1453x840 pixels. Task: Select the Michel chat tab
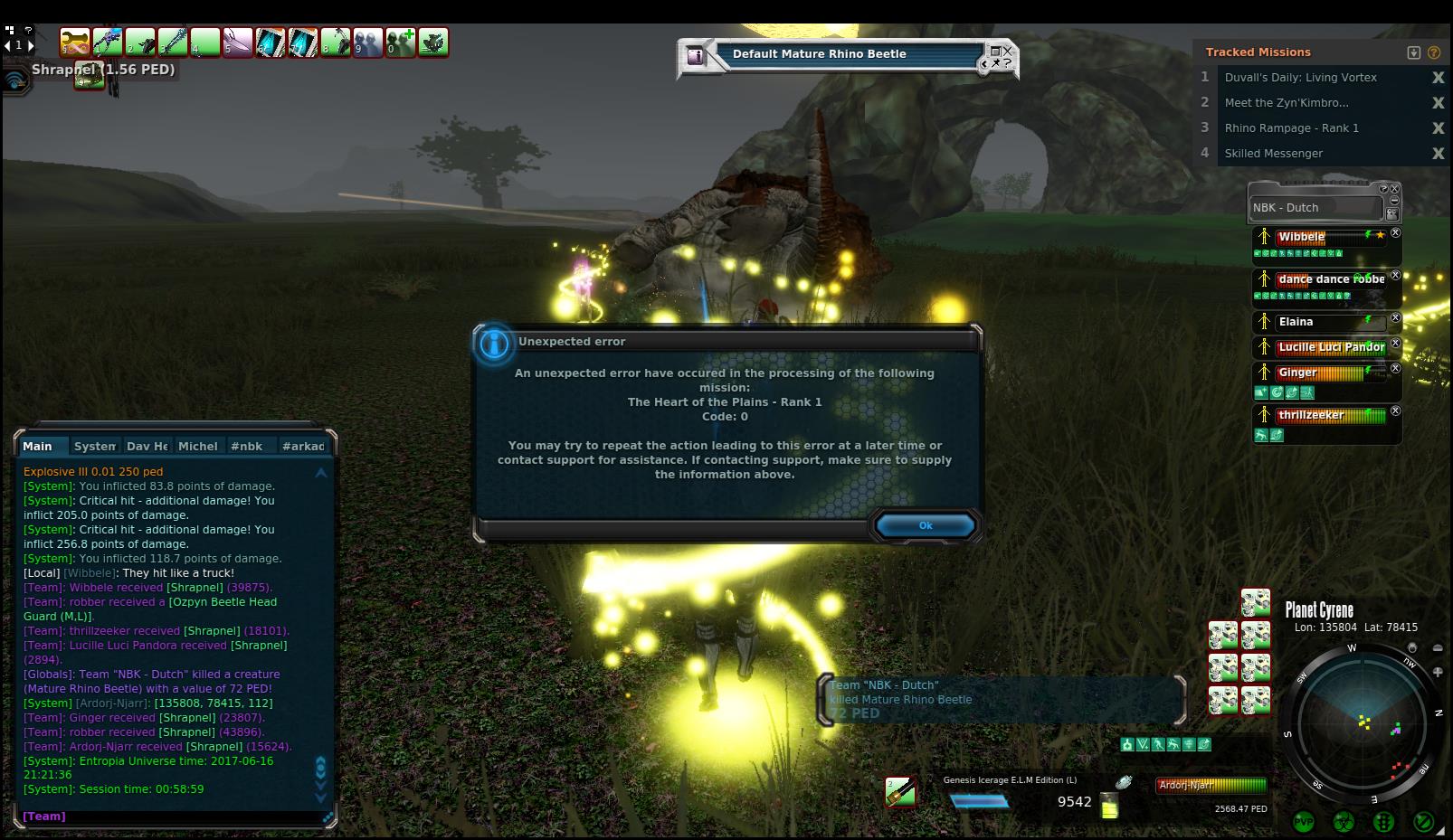197,446
